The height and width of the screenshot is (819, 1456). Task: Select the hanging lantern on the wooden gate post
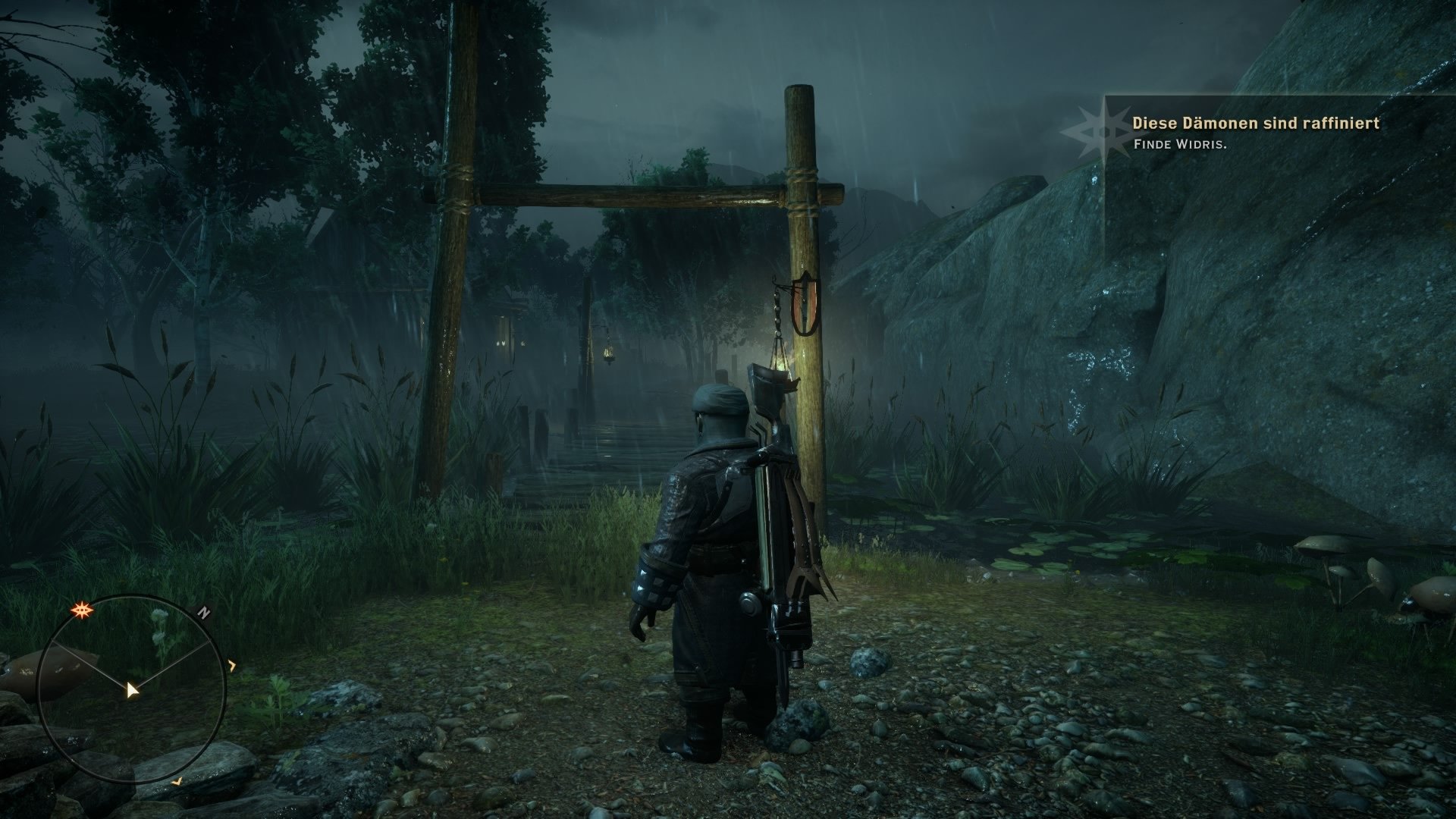pos(776,364)
